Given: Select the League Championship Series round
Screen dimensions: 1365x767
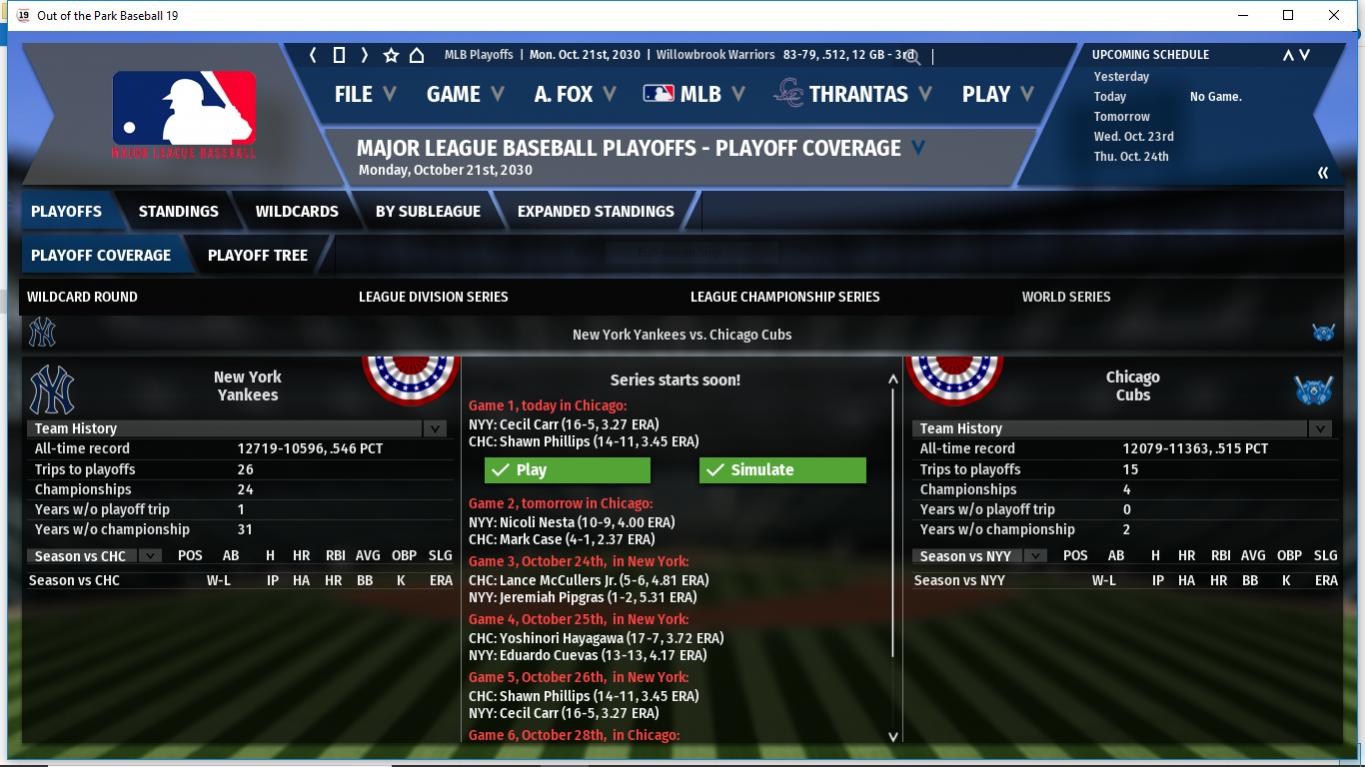Looking at the screenshot, I should 785,297.
